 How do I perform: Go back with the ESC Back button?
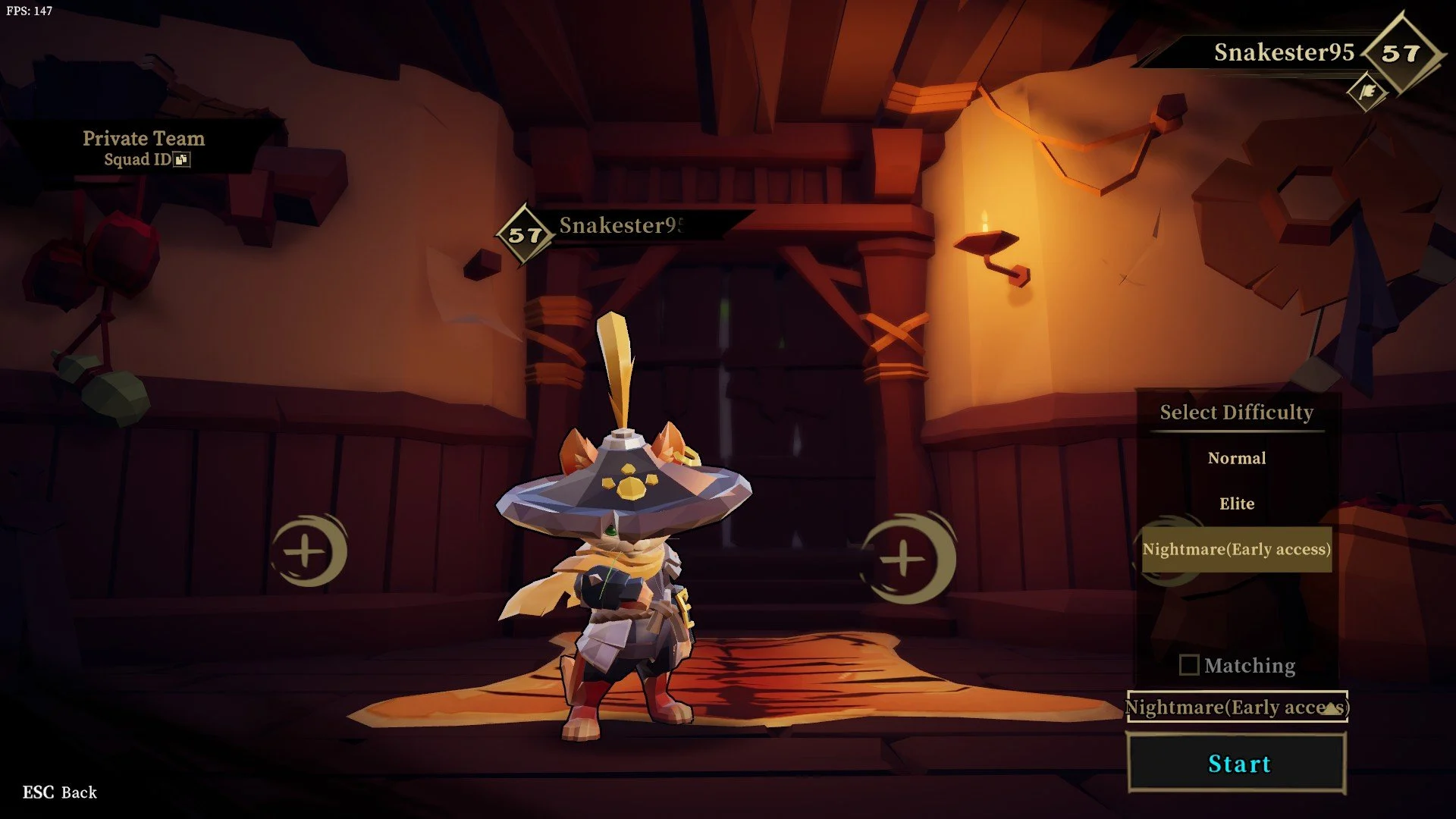pos(60,792)
